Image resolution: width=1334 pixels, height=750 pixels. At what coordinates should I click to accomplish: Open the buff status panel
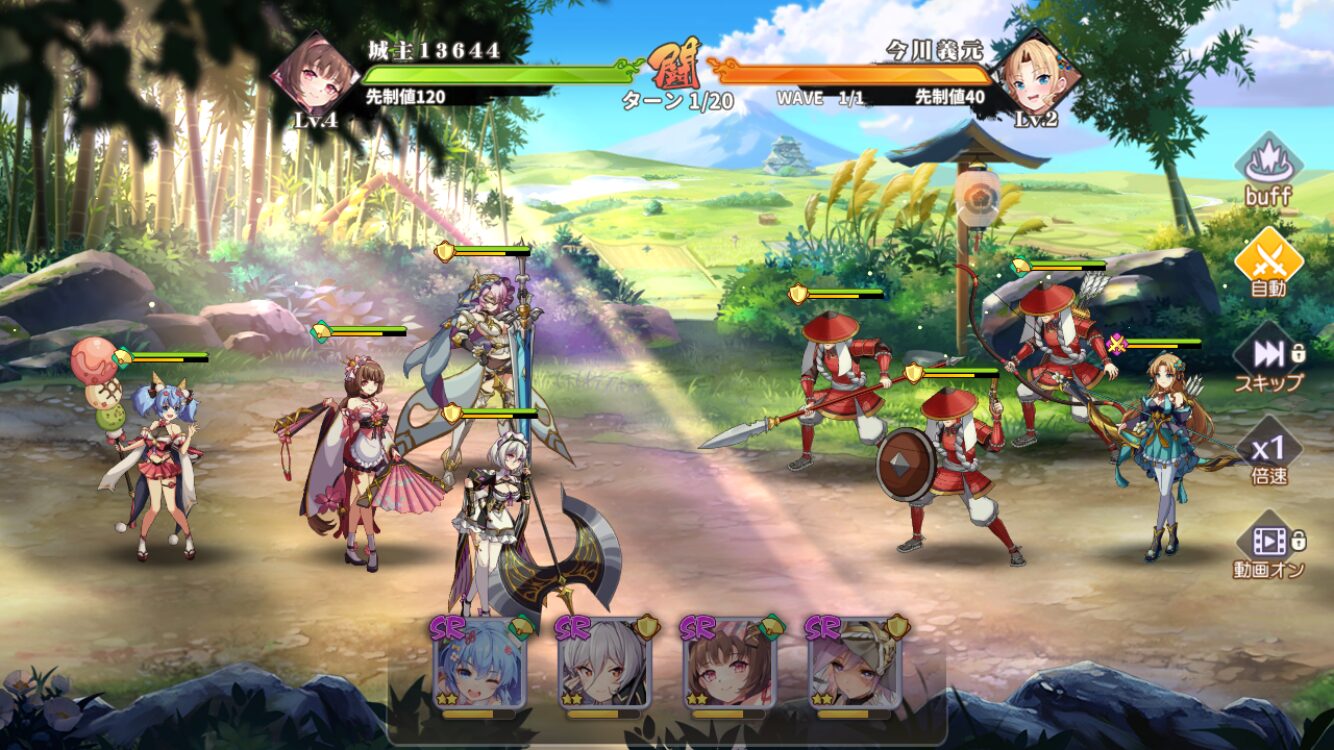coord(1268,168)
